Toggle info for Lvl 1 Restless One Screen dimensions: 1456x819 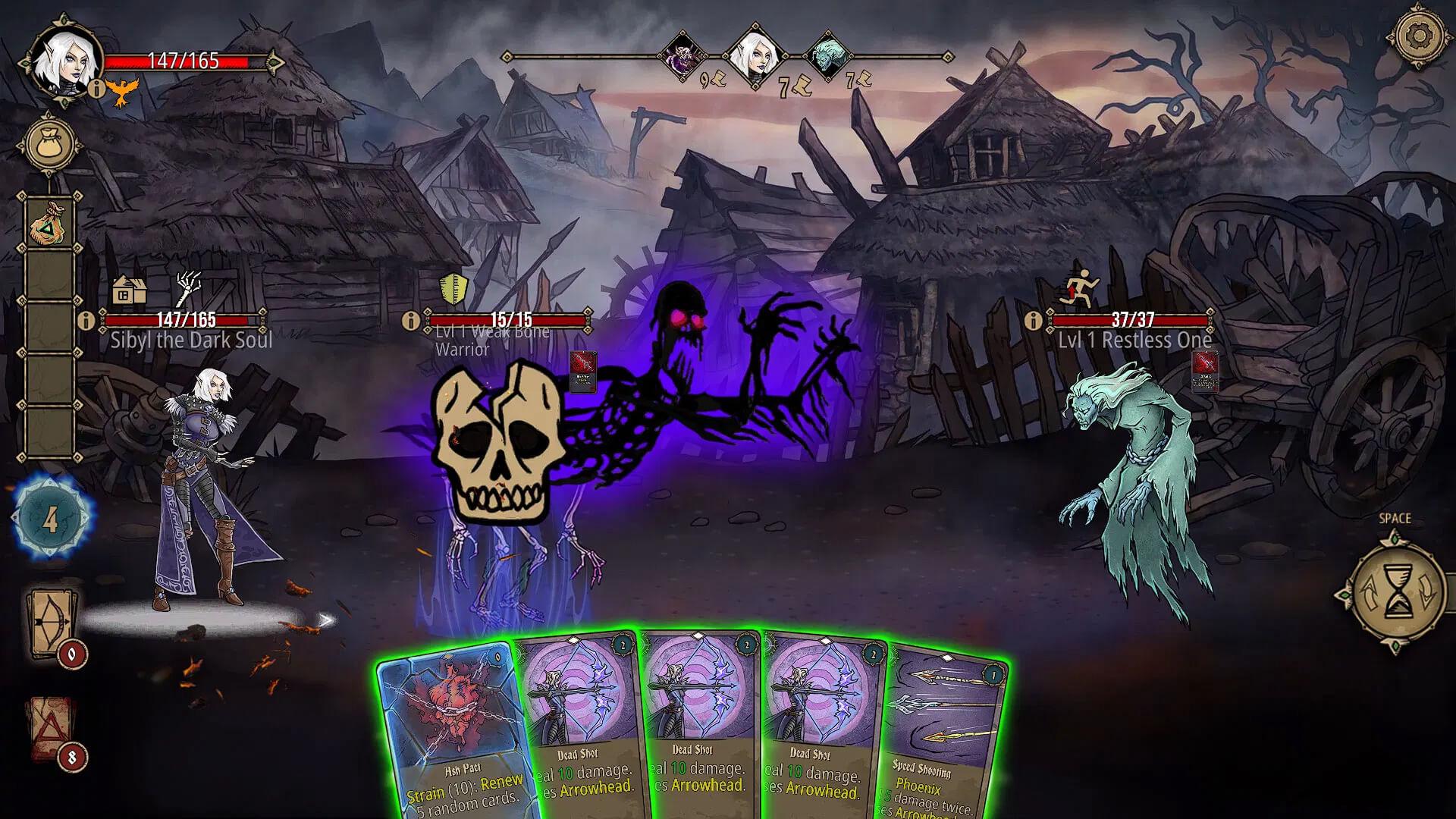pos(1032,318)
